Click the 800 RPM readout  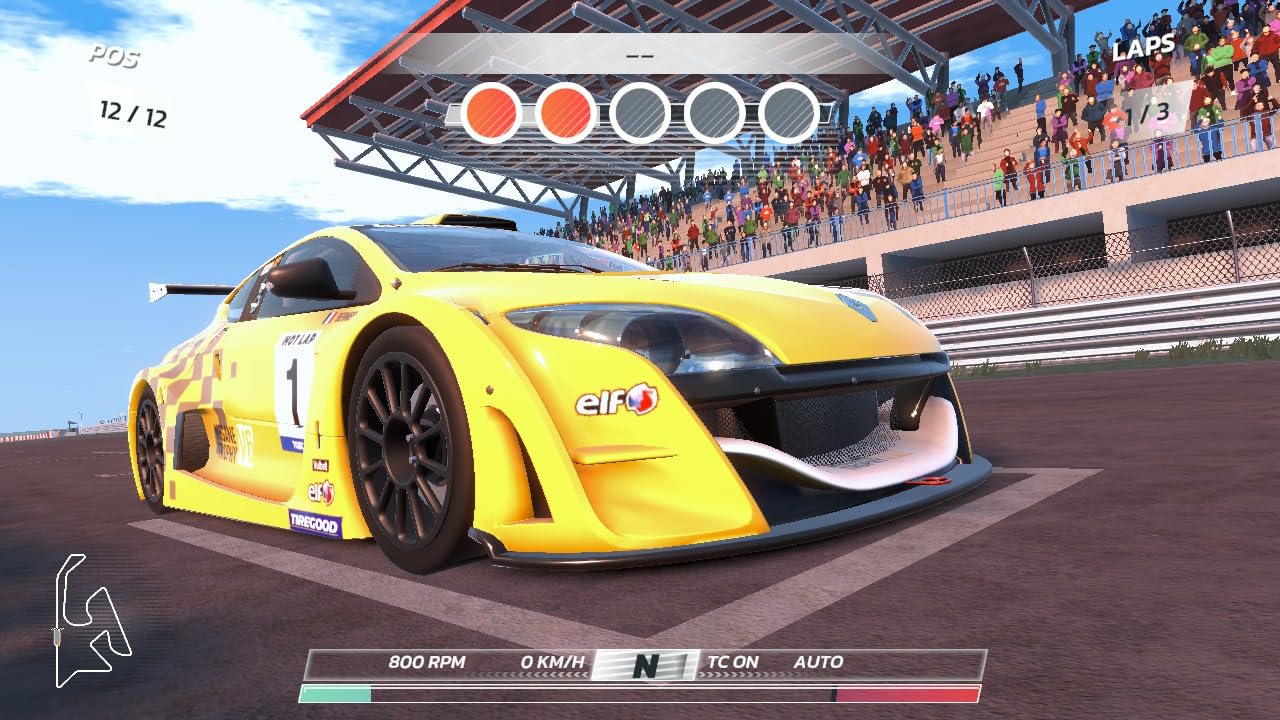click(427, 661)
